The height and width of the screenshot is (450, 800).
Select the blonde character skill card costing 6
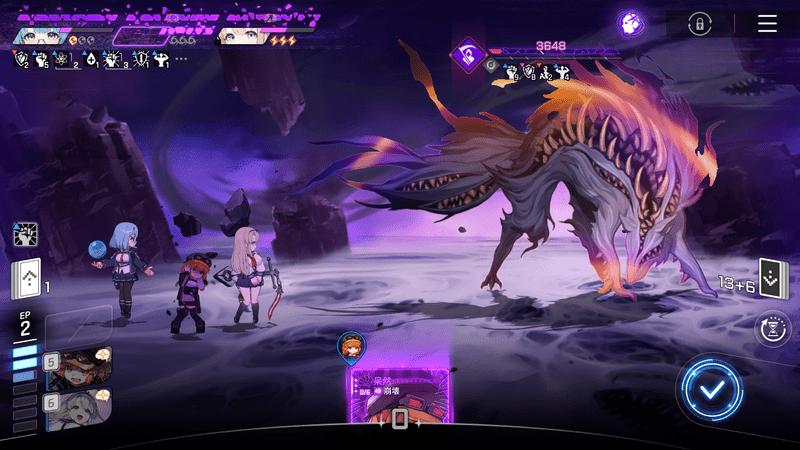tap(78, 406)
